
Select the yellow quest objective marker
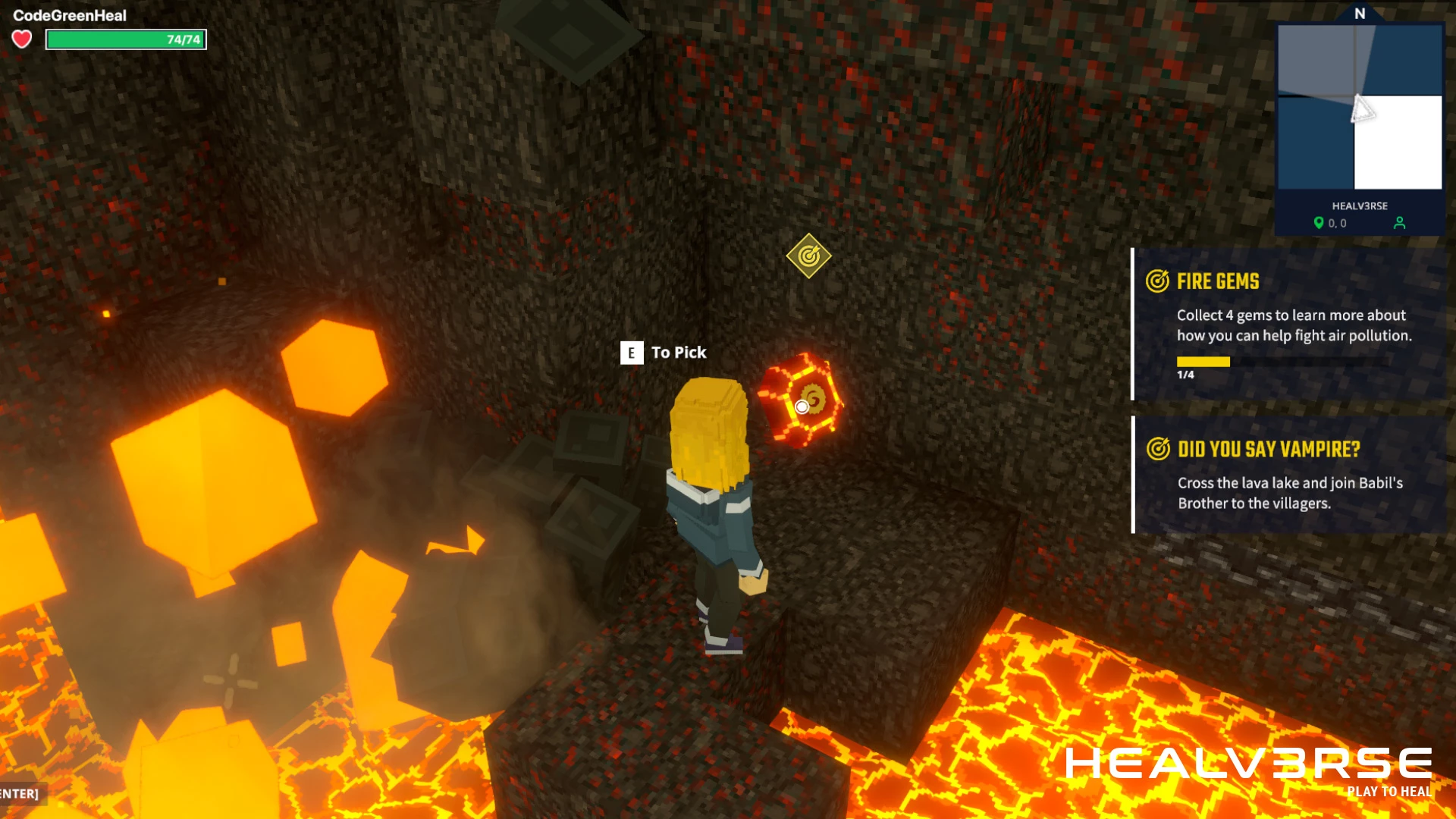point(808,256)
